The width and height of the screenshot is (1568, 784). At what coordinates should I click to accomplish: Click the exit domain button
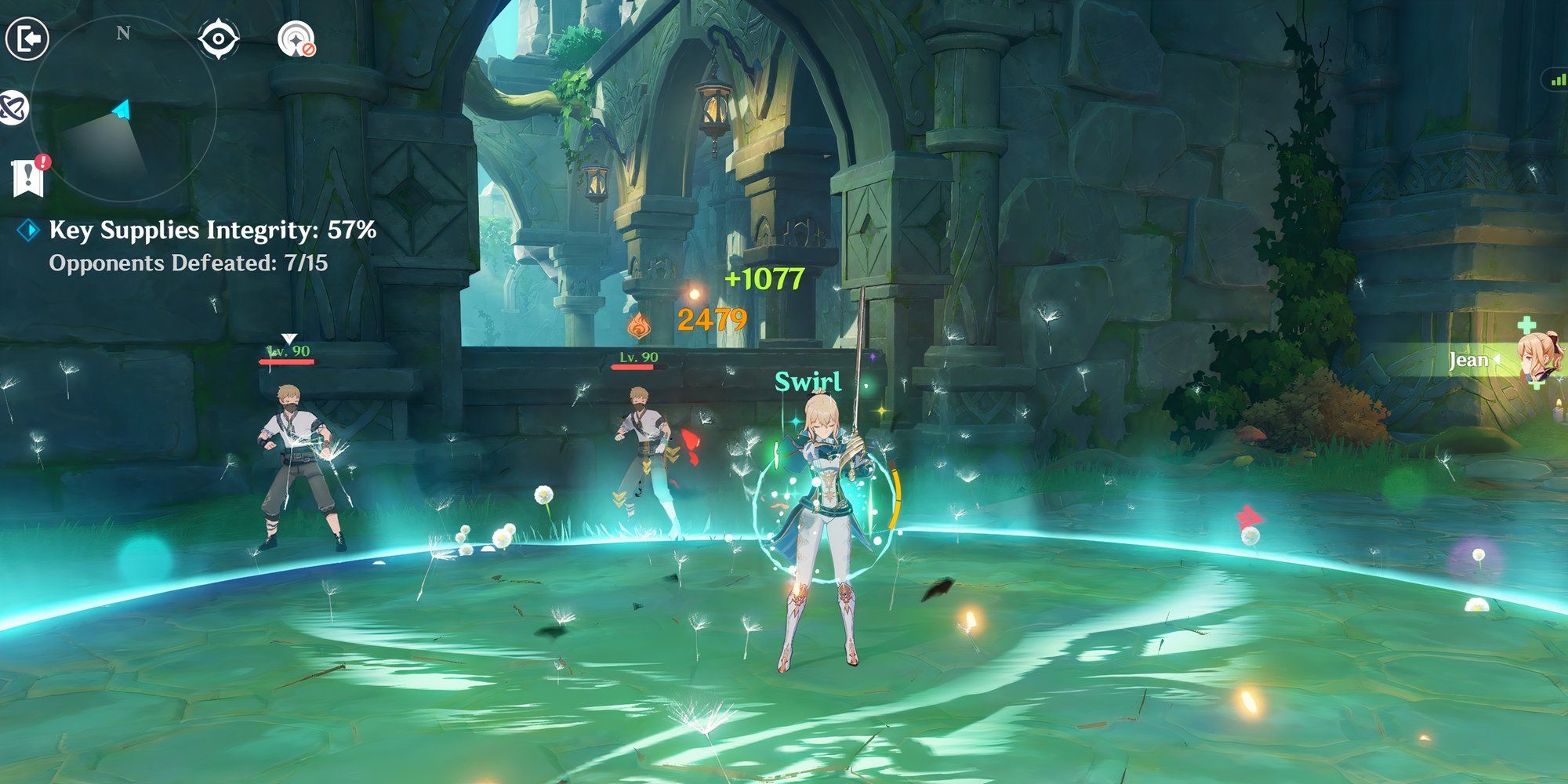27,38
